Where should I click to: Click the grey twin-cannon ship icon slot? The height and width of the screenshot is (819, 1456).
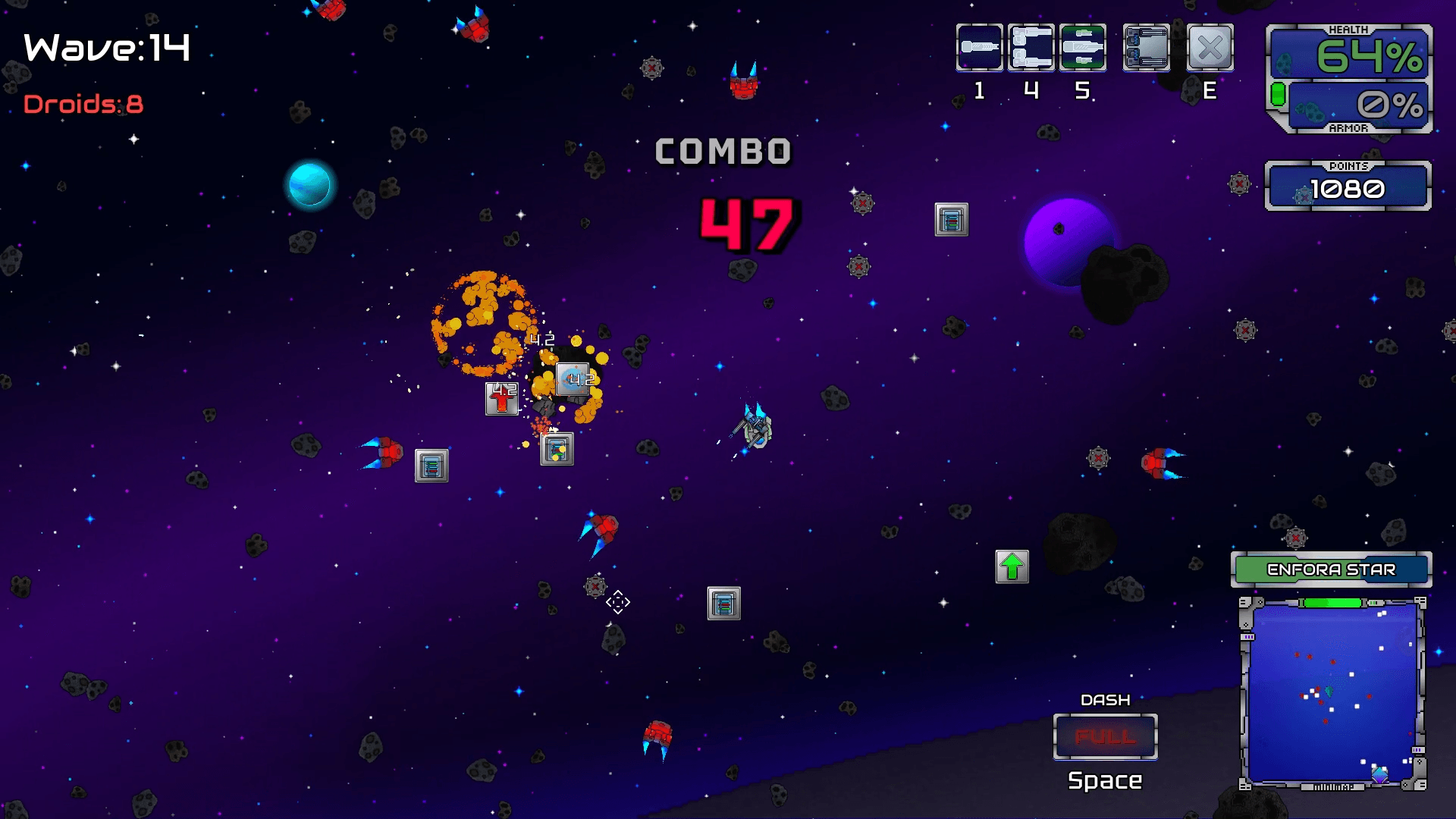1146,48
